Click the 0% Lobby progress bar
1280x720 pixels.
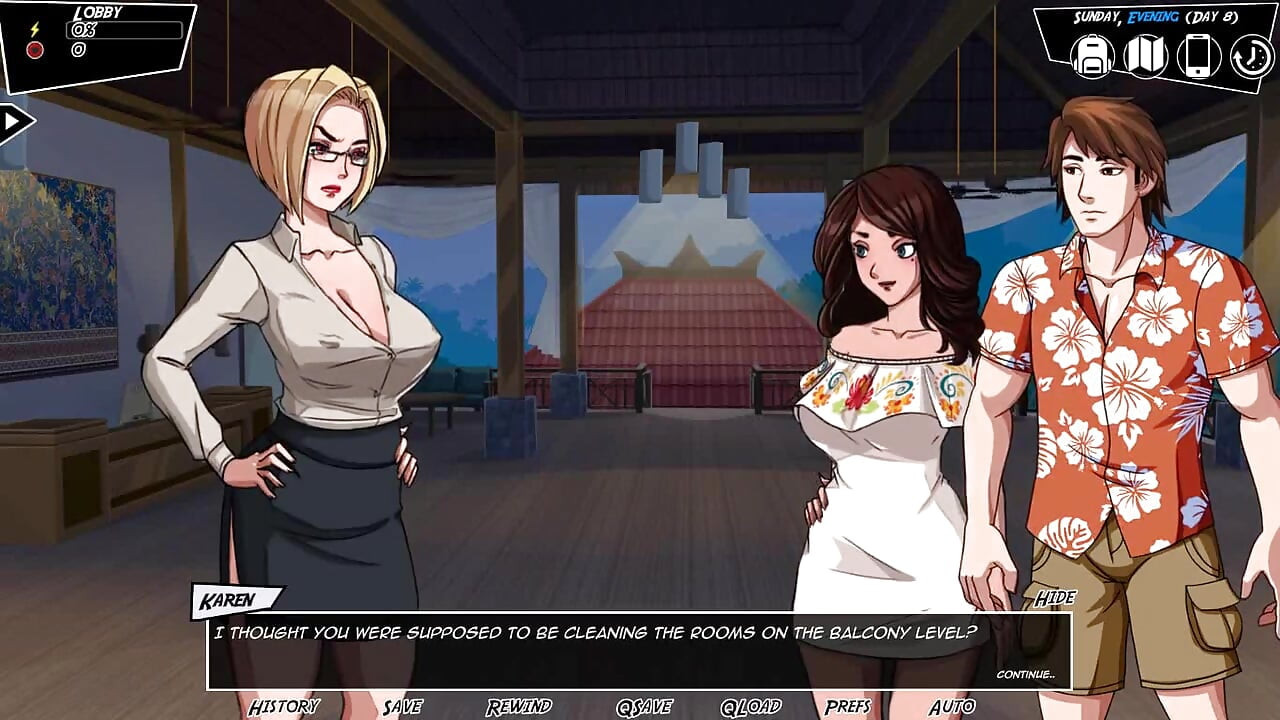point(123,31)
